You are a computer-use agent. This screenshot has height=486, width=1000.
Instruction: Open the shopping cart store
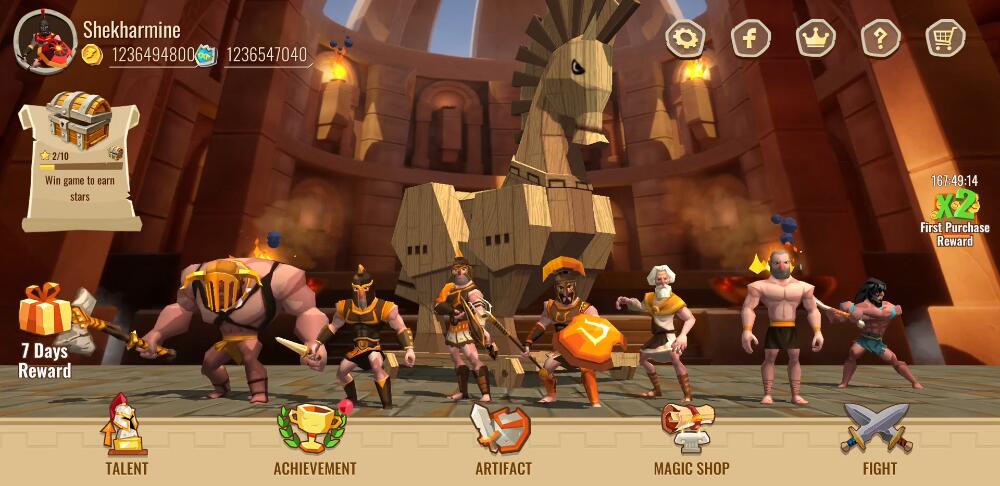pos(945,39)
